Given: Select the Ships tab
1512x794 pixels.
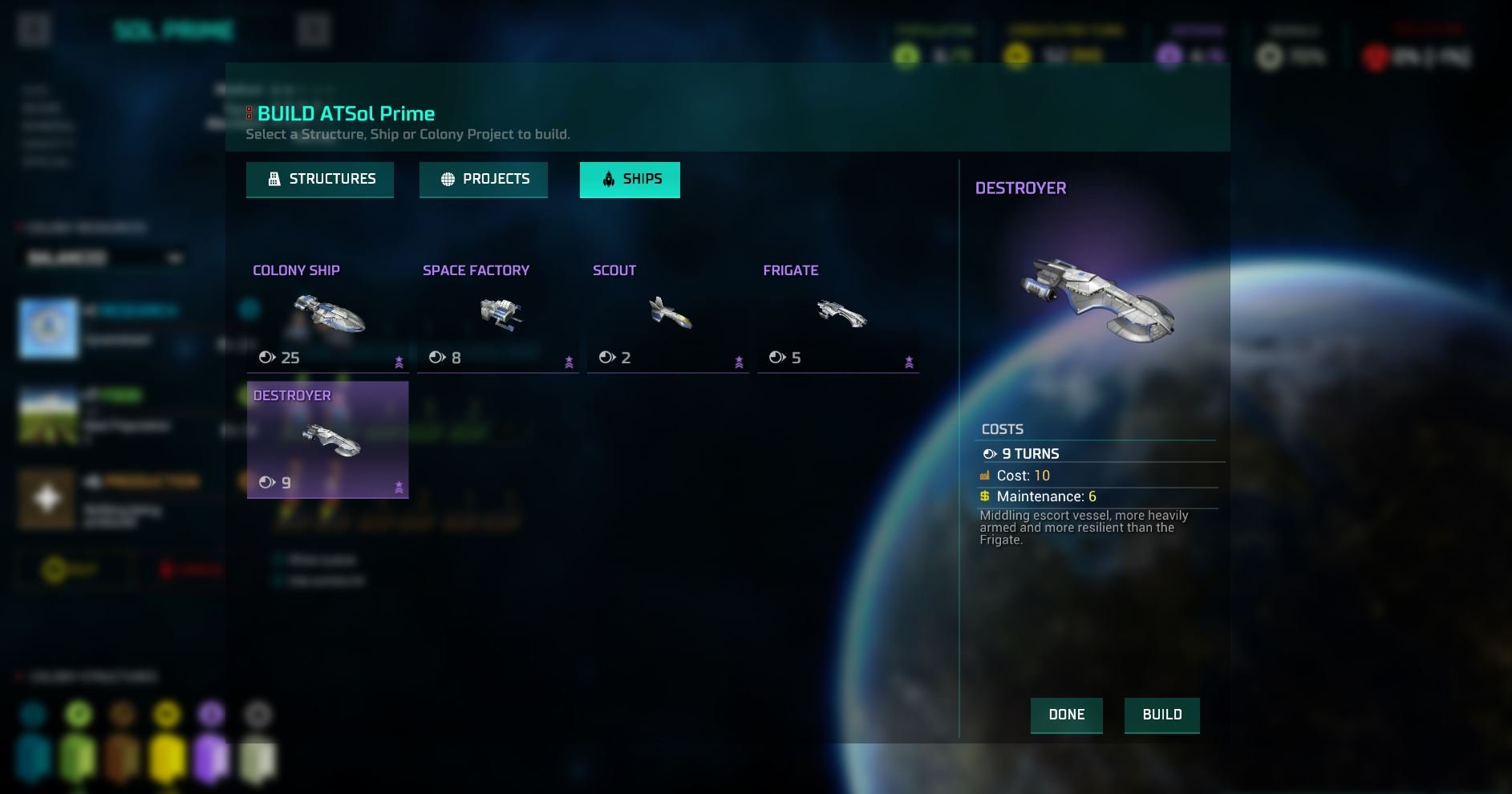Looking at the screenshot, I should click(630, 179).
